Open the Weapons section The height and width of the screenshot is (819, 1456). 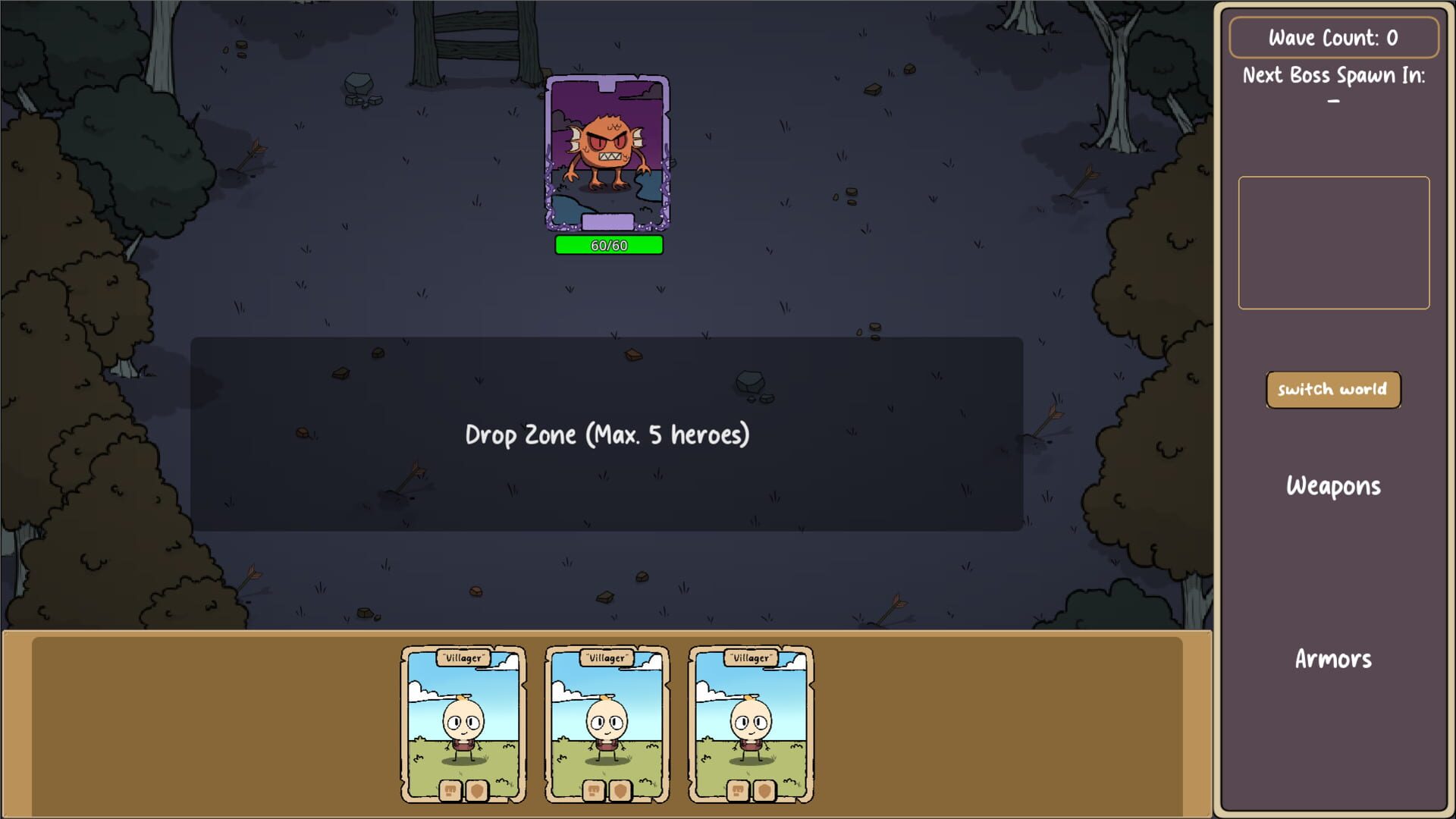1333,486
